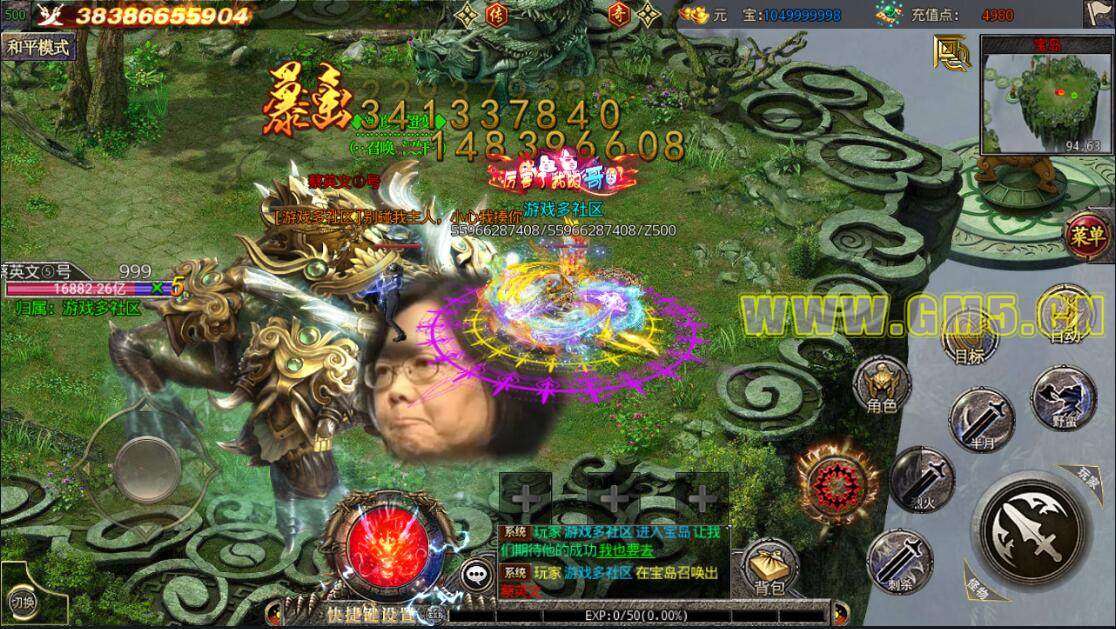Viewport: 1116px width, 629px height.
Task: Click the 切换 switch button
Action: [x=24, y=601]
